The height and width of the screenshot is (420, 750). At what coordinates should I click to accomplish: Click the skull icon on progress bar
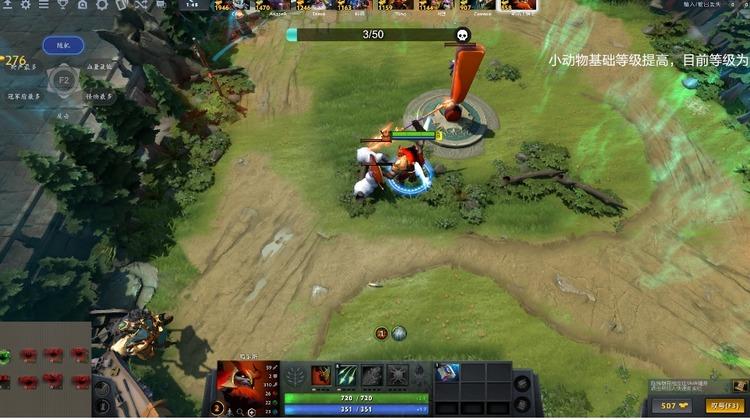pyautogui.click(x=463, y=35)
